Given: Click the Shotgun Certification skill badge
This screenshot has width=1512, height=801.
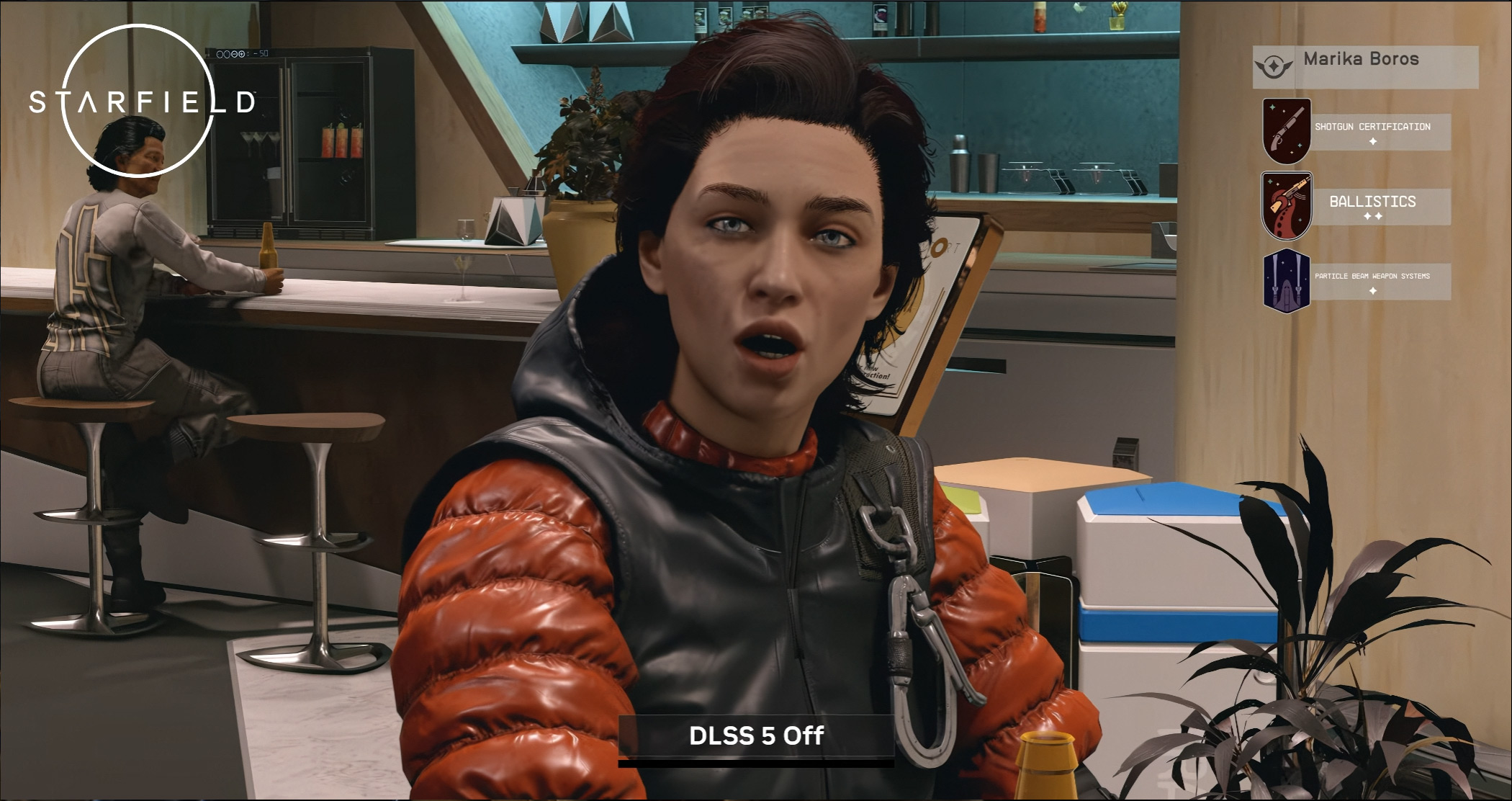Looking at the screenshot, I should pyautogui.click(x=1287, y=131).
